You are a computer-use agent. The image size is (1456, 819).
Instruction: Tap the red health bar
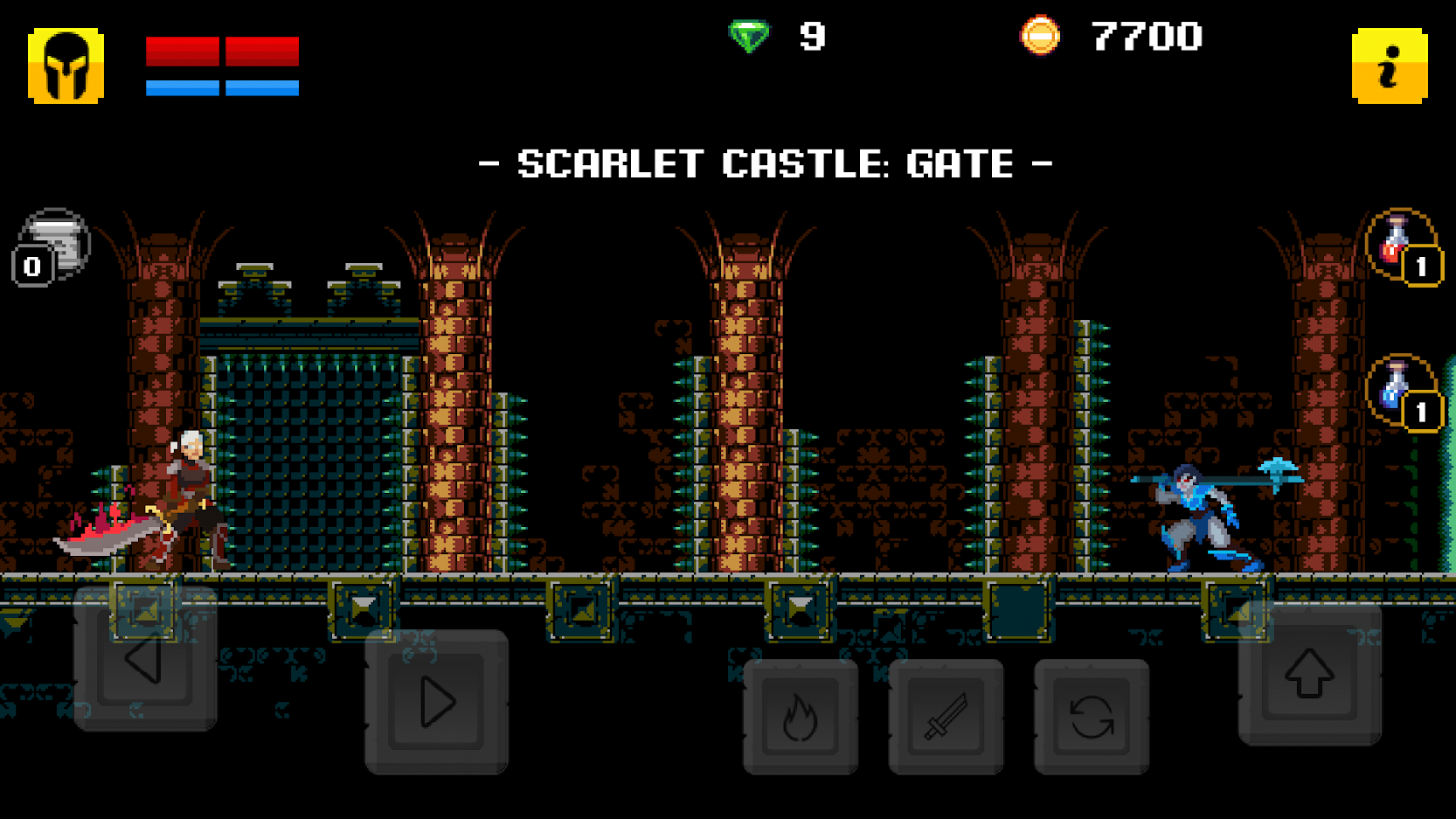pyautogui.click(x=223, y=52)
